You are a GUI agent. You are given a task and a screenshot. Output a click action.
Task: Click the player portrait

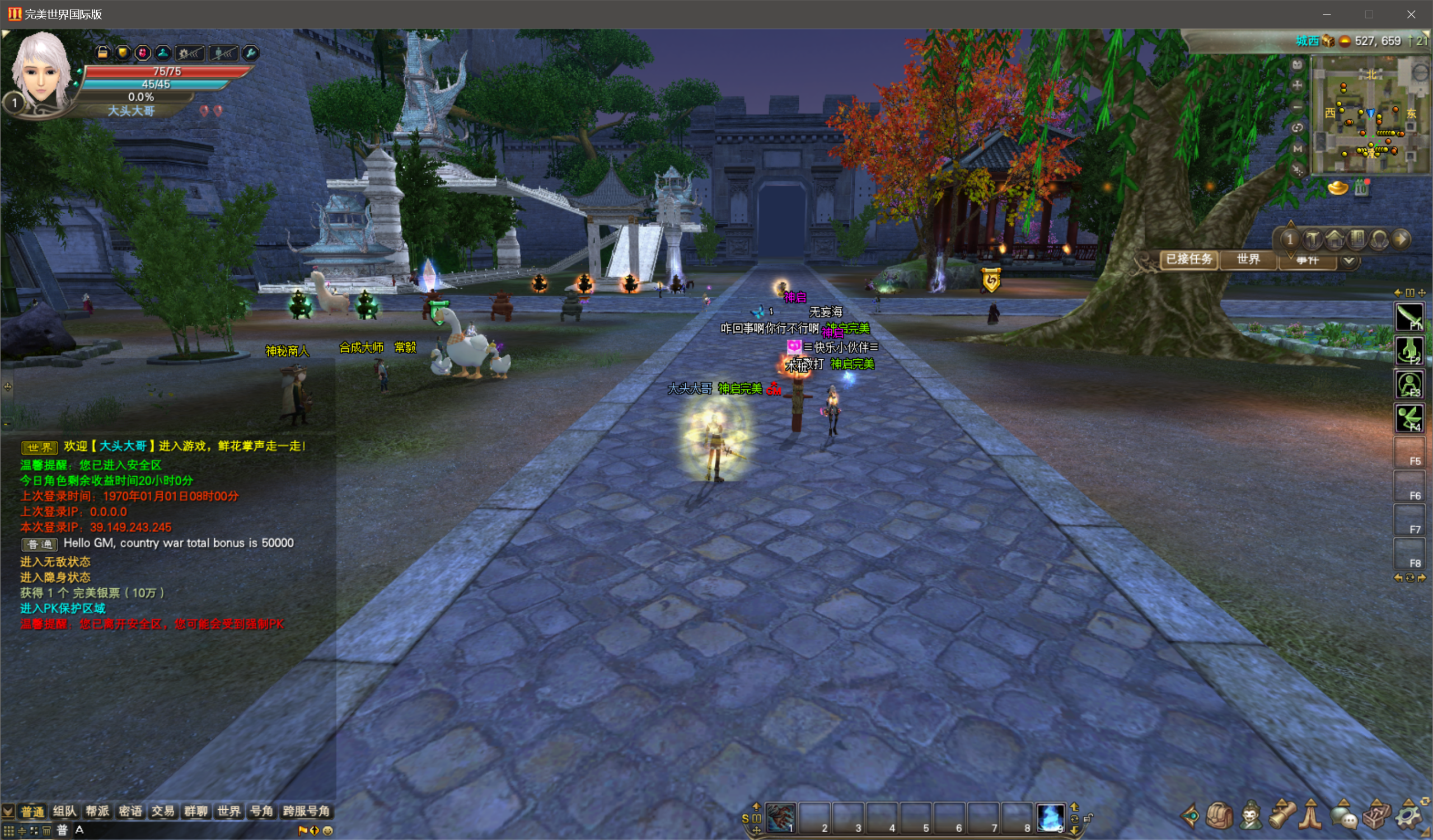(x=41, y=71)
